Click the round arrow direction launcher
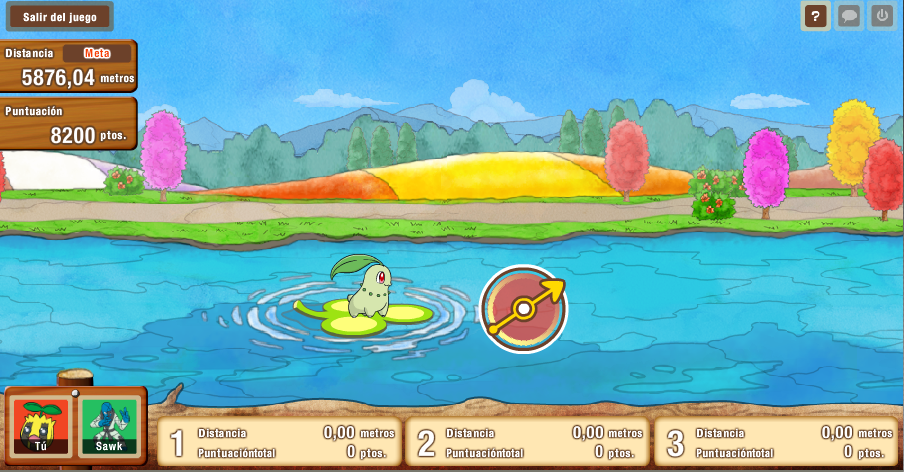 (523, 308)
